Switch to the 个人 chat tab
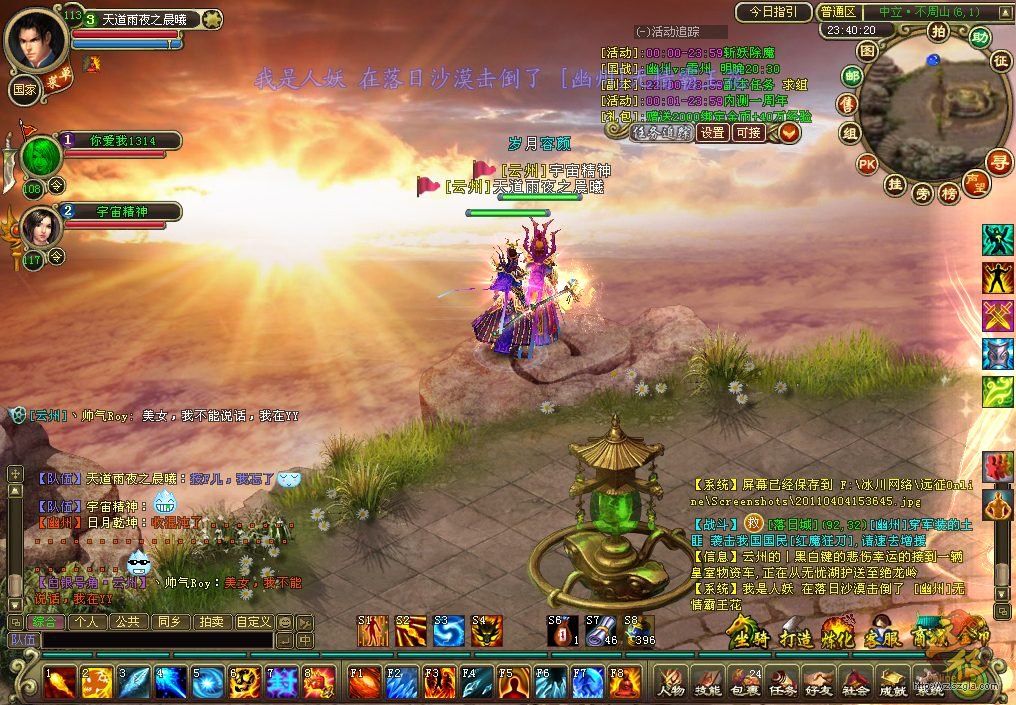 click(x=87, y=622)
